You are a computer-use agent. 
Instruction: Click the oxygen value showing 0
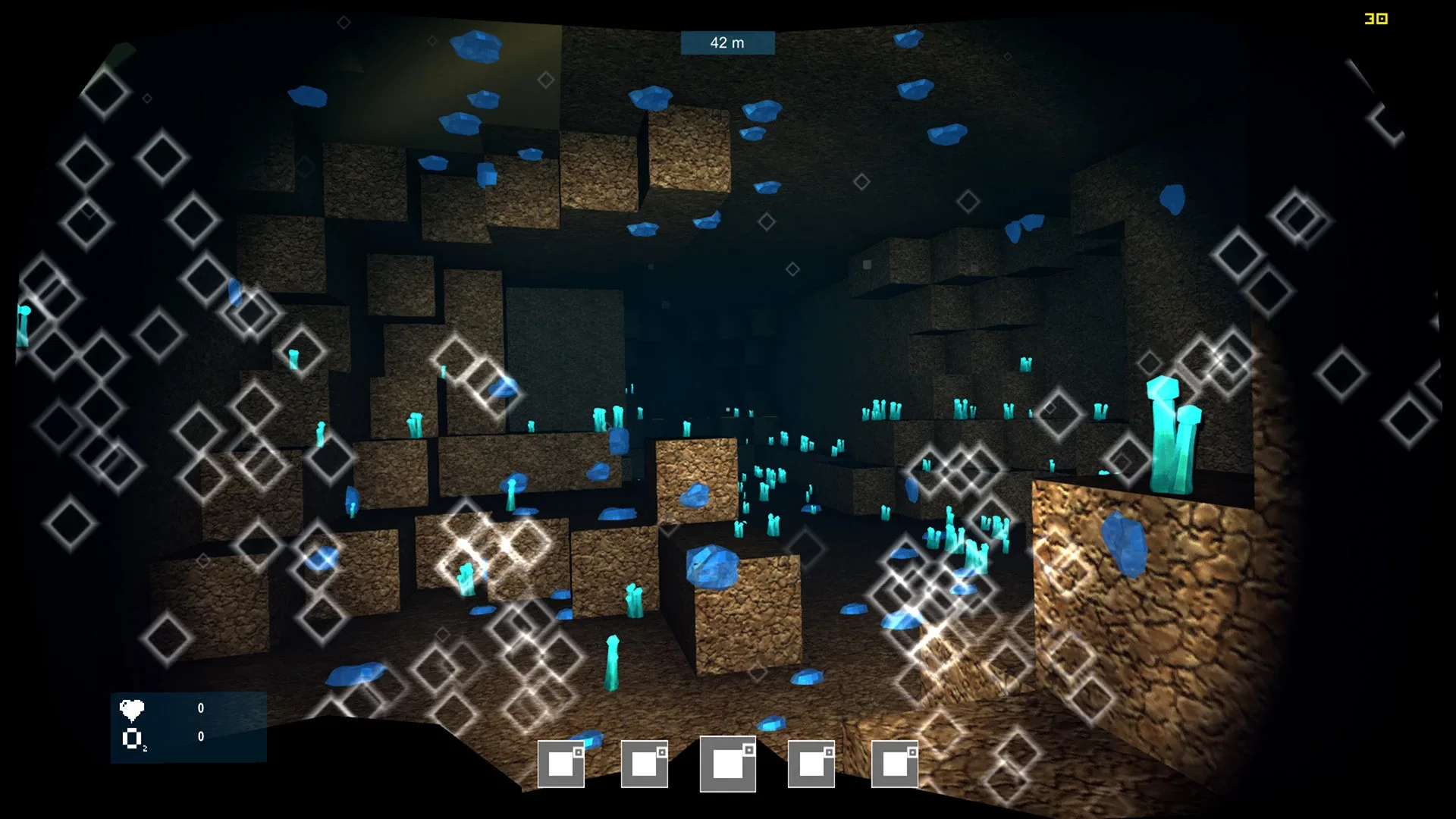(200, 736)
